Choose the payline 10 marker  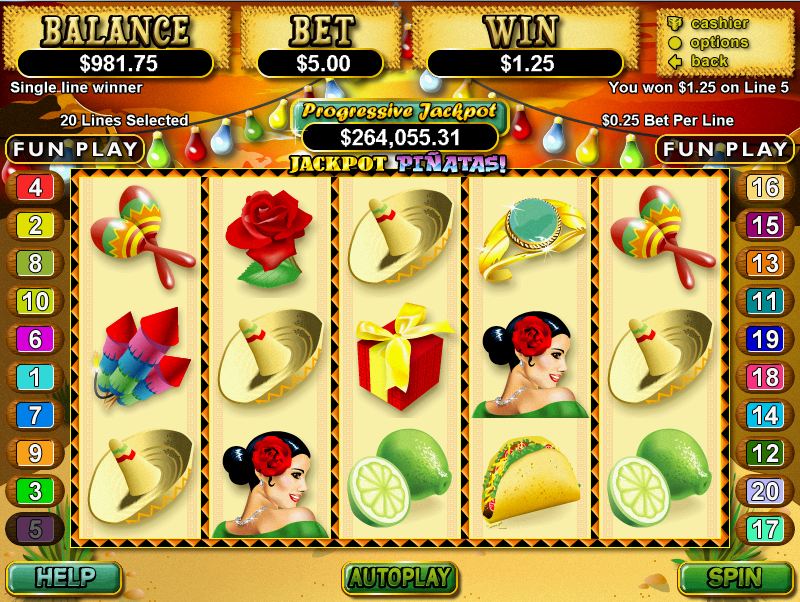[35, 301]
